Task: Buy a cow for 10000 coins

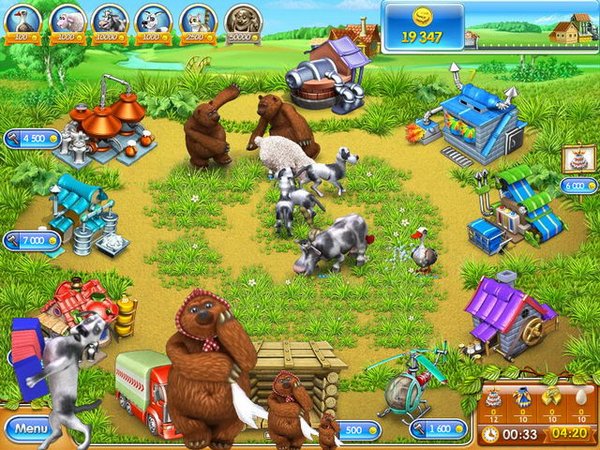Action: click(110, 19)
